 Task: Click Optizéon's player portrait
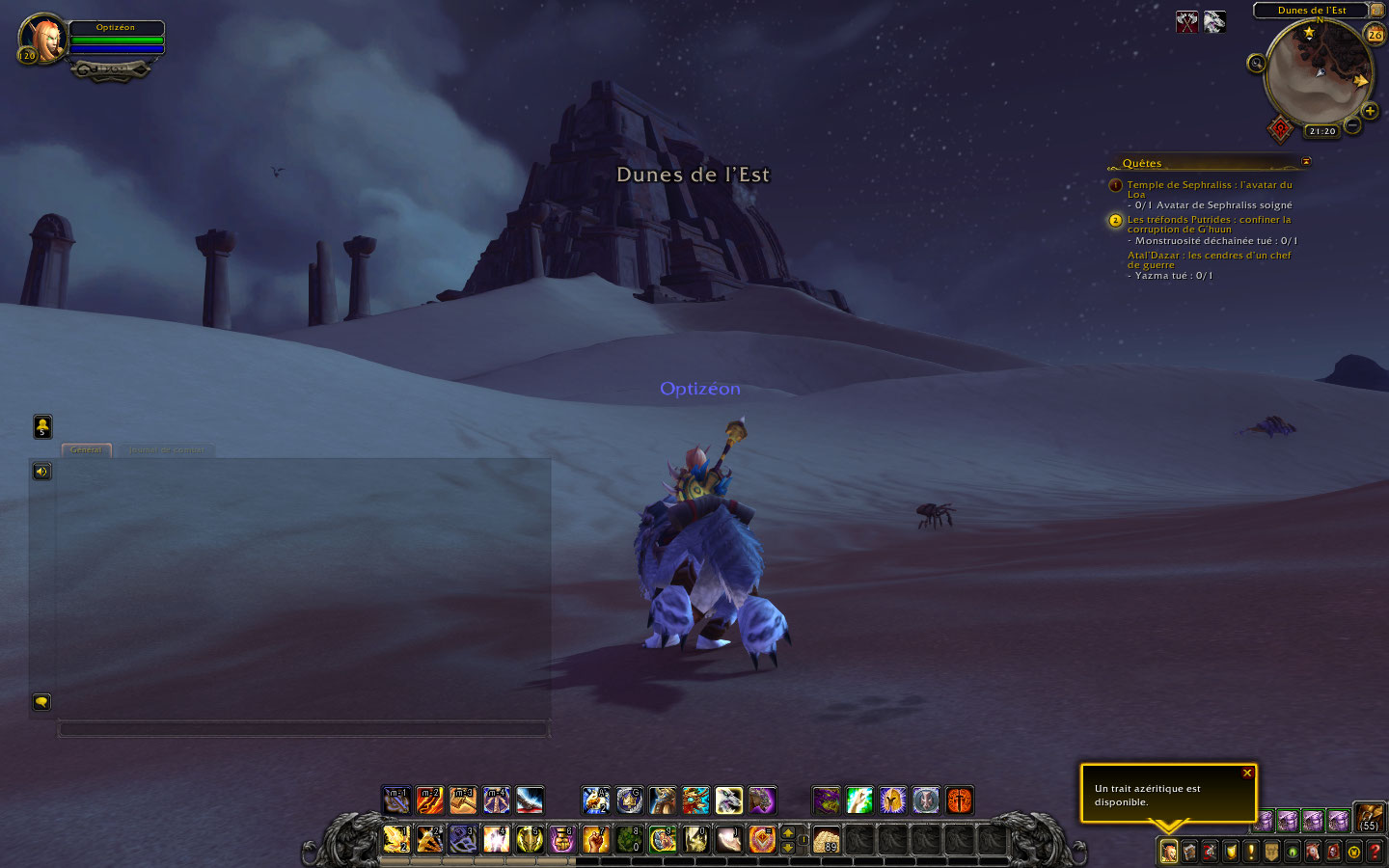[x=43, y=39]
